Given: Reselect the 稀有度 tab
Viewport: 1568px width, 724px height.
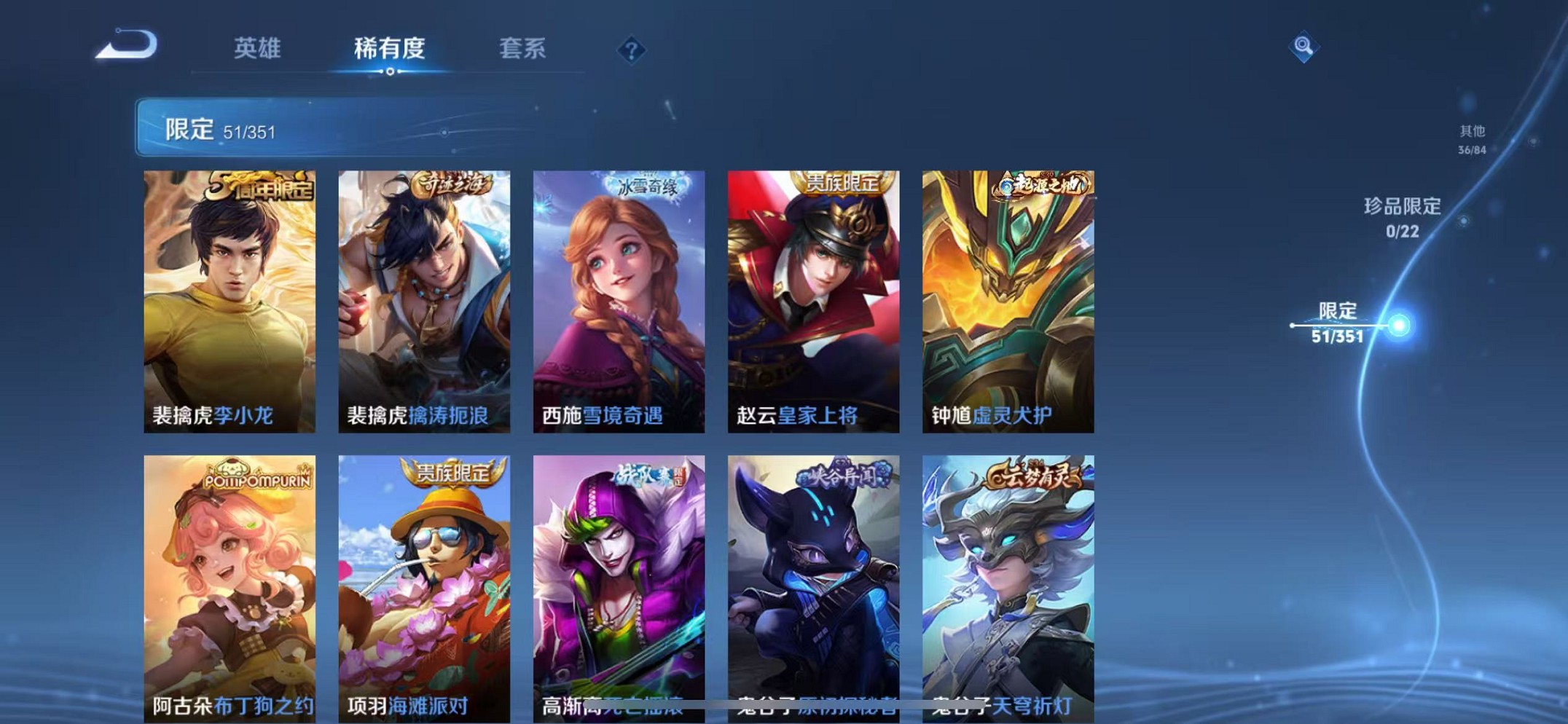Looking at the screenshot, I should (389, 48).
